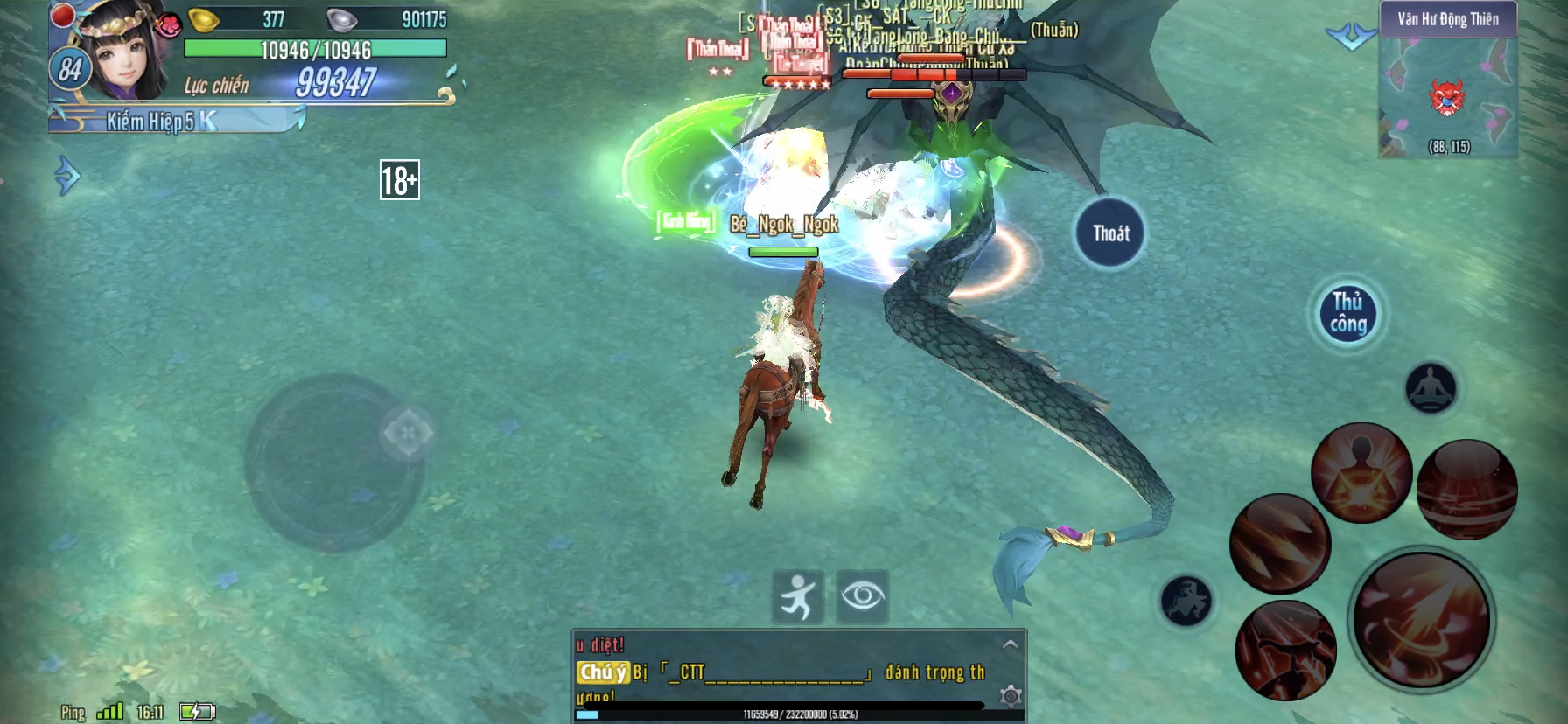Expand the left side panel arrow
The image size is (1568, 724).
click(x=66, y=176)
